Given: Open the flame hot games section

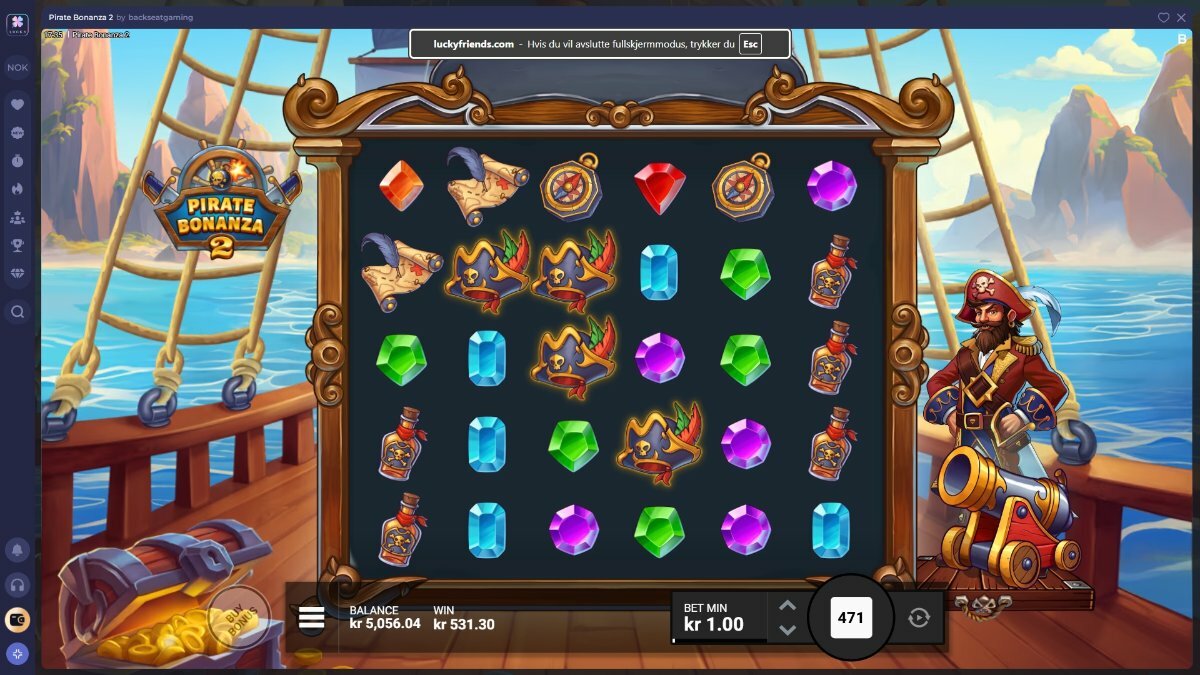Looking at the screenshot, I should pyautogui.click(x=18, y=188).
